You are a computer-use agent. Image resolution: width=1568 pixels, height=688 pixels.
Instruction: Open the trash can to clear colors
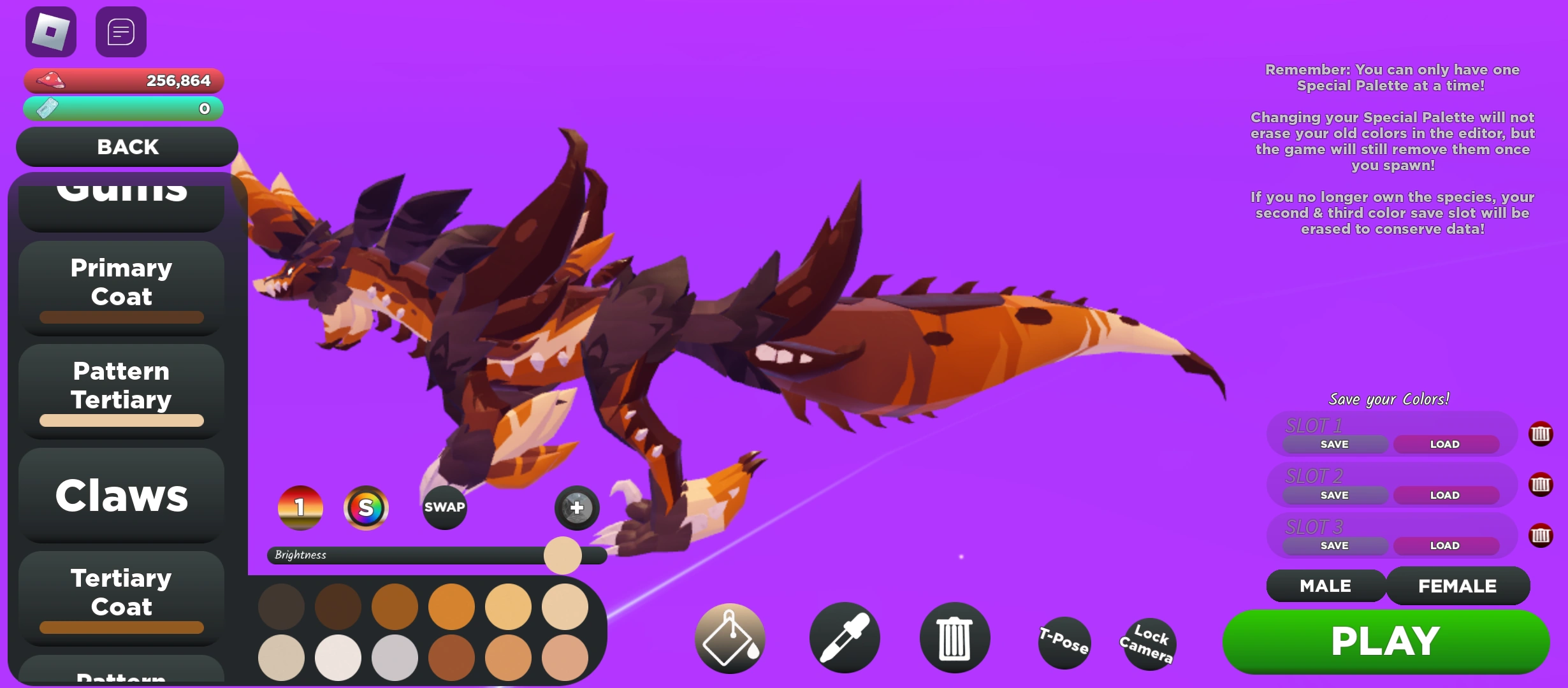(954, 638)
